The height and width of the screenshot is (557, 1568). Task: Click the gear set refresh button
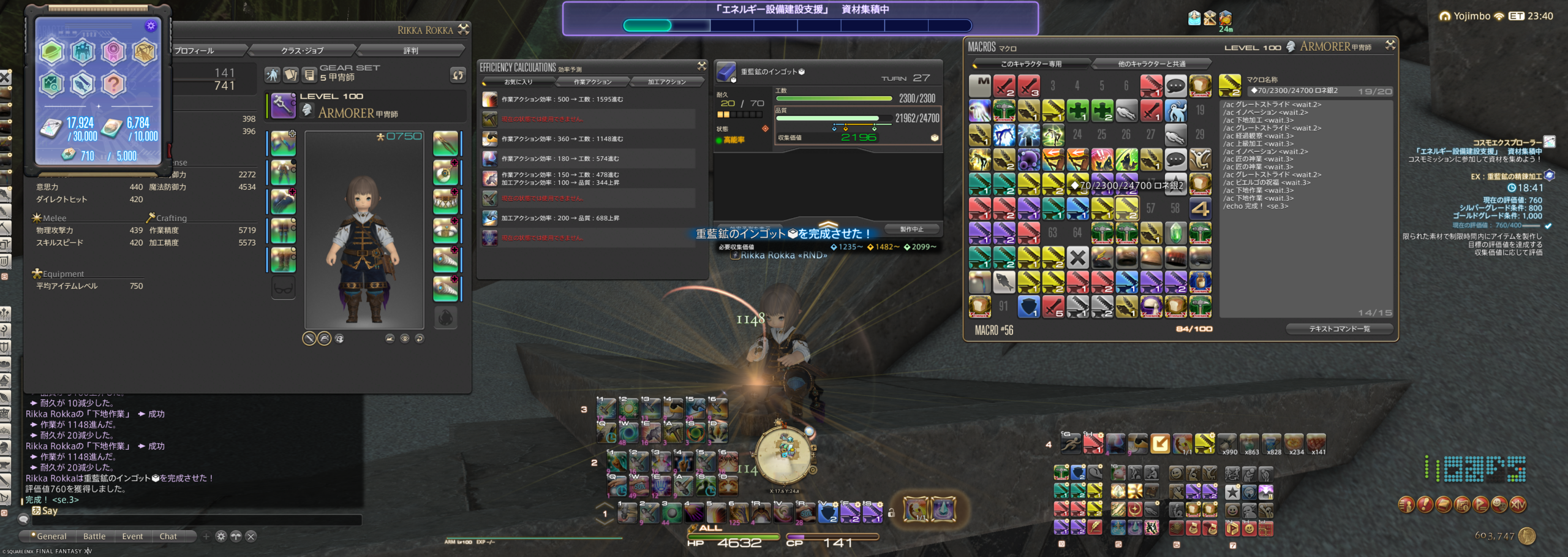tap(458, 75)
